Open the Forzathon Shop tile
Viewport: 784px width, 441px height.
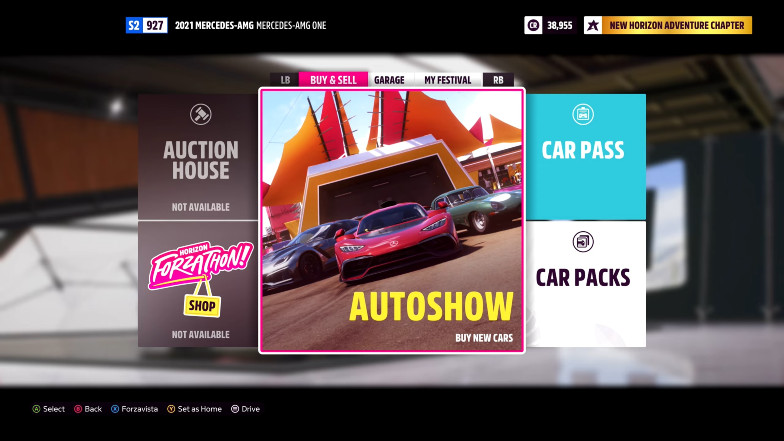tap(198, 284)
